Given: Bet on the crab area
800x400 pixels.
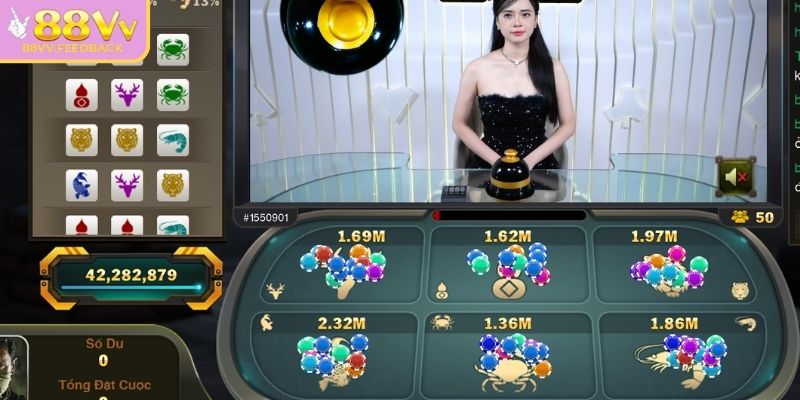Looking at the screenshot, I should [508, 350].
